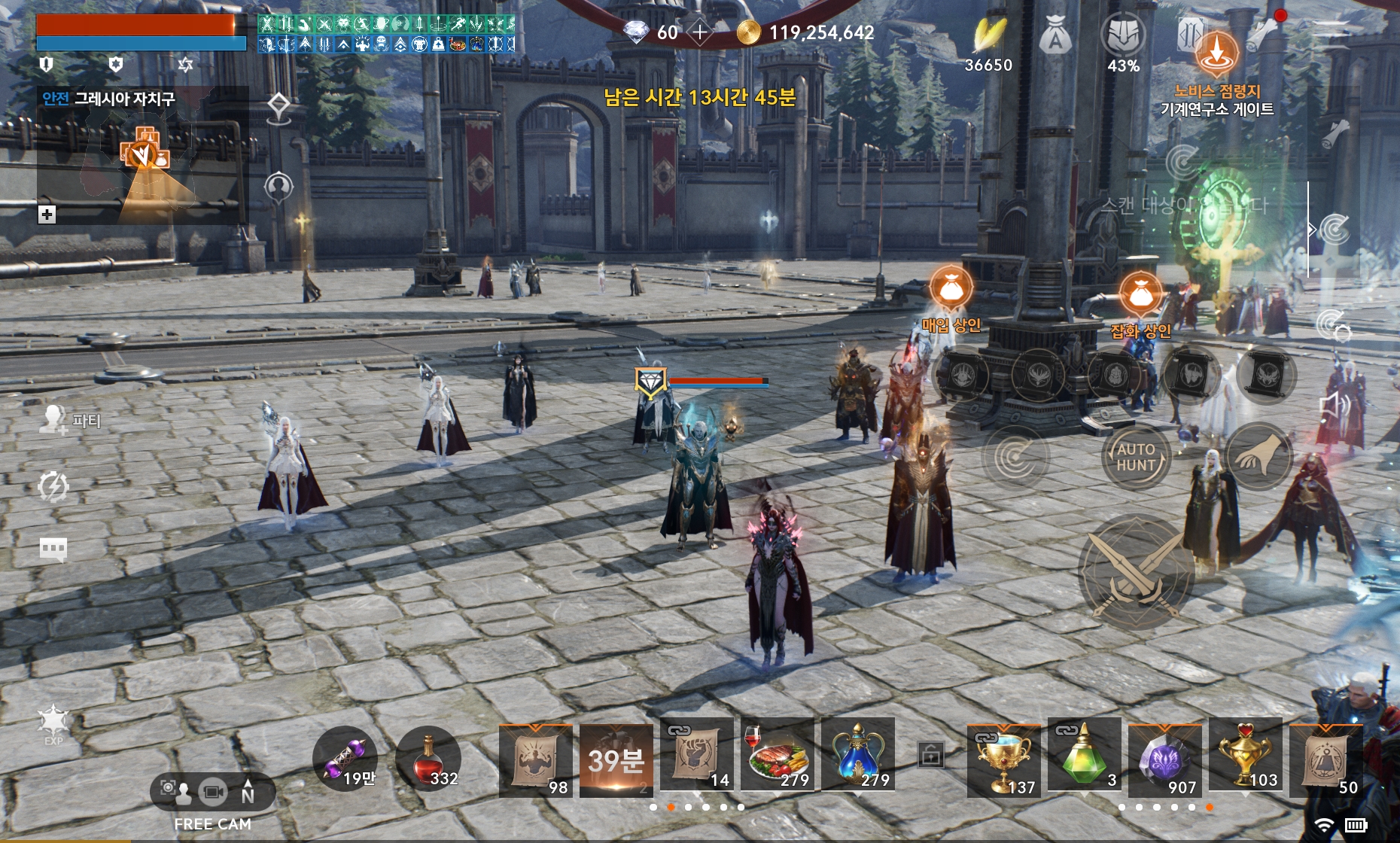
Task: Use the blue potion flask slot
Action: click(x=858, y=756)
